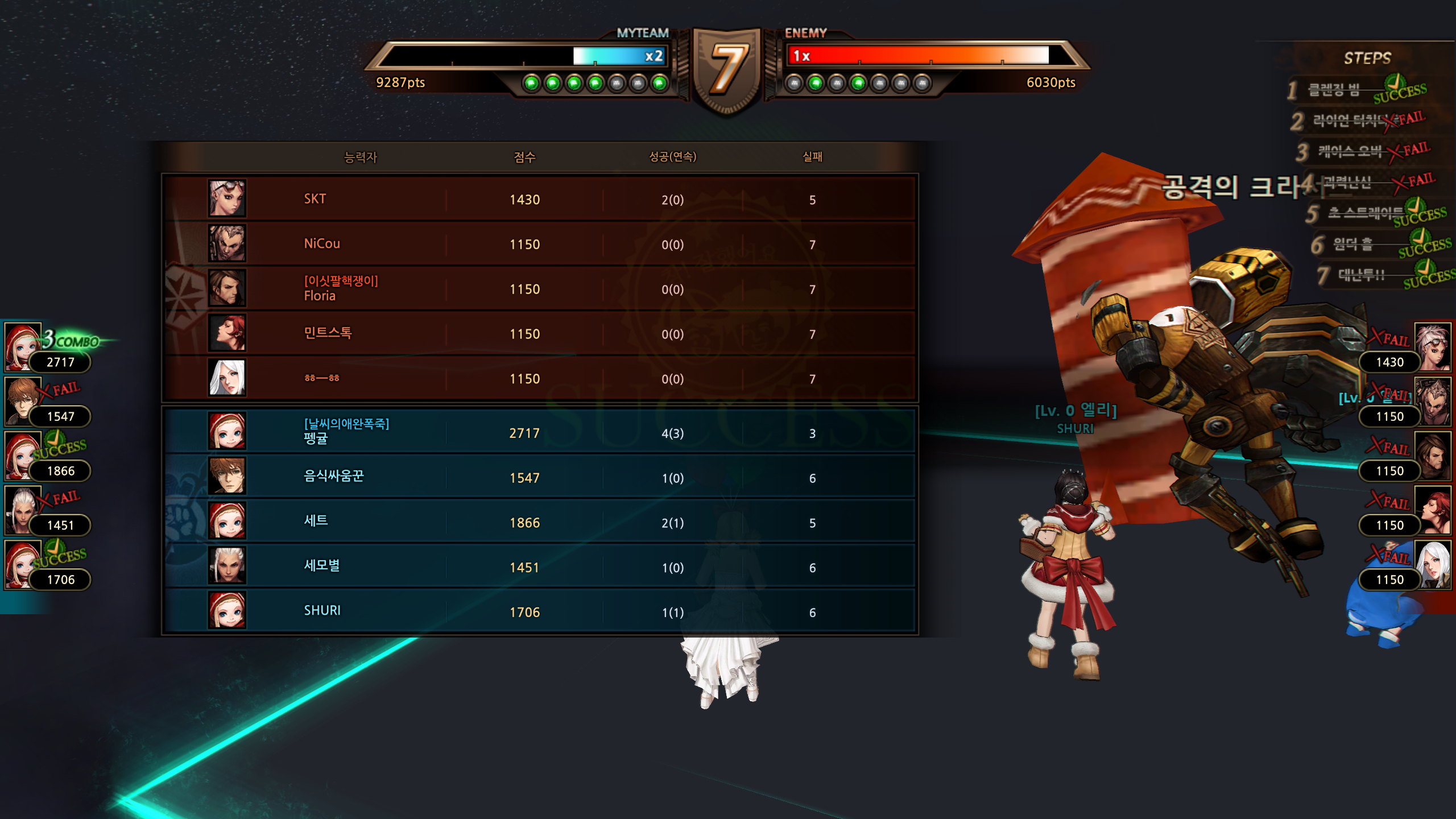Select NiCou's scoreboard row
Image resolution: width=1456 pixels, height=819 pixels.
point(539,244)
